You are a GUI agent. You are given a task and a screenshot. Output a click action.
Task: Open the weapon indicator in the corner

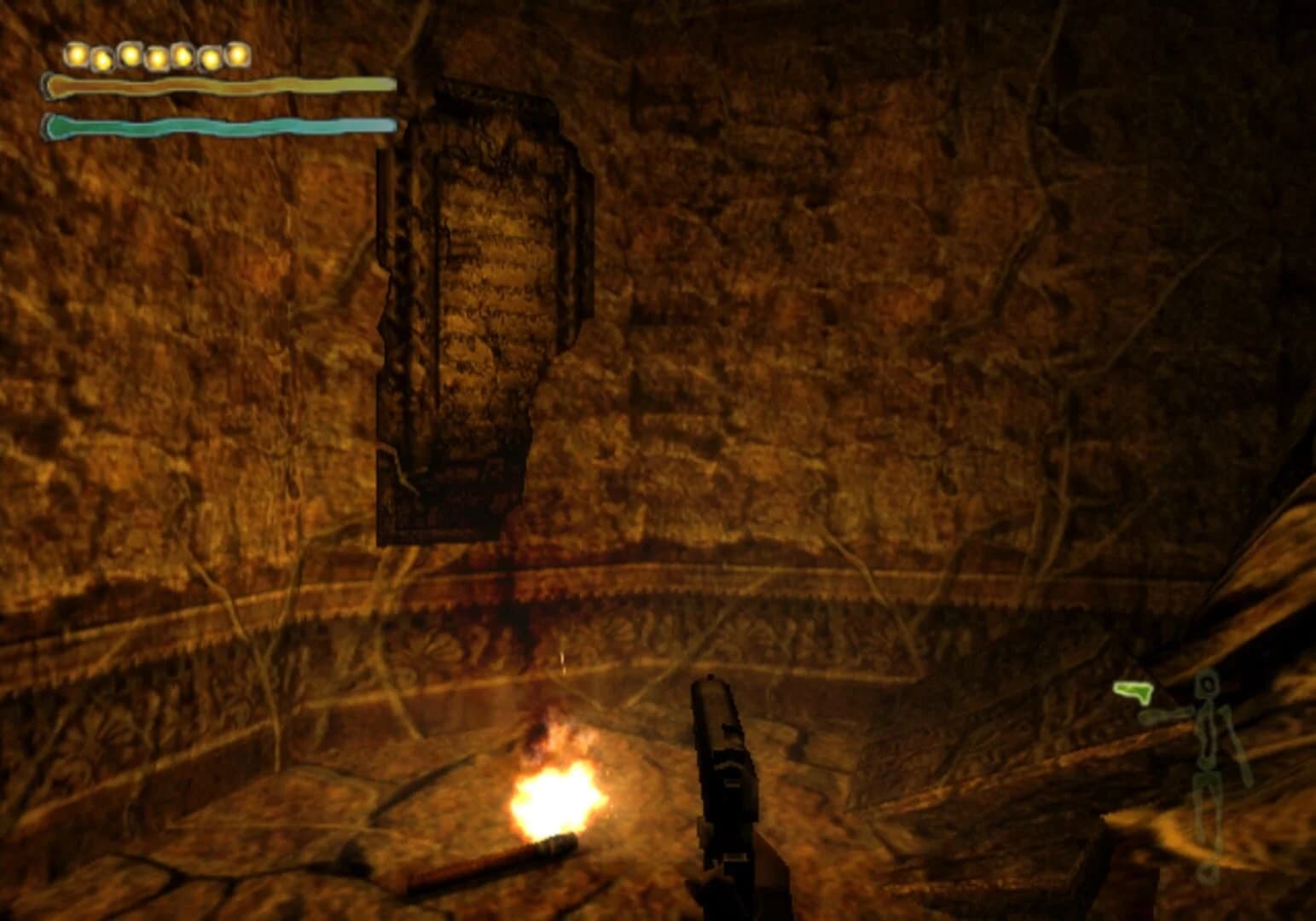pyautogui.click(x=1133, y=691)
